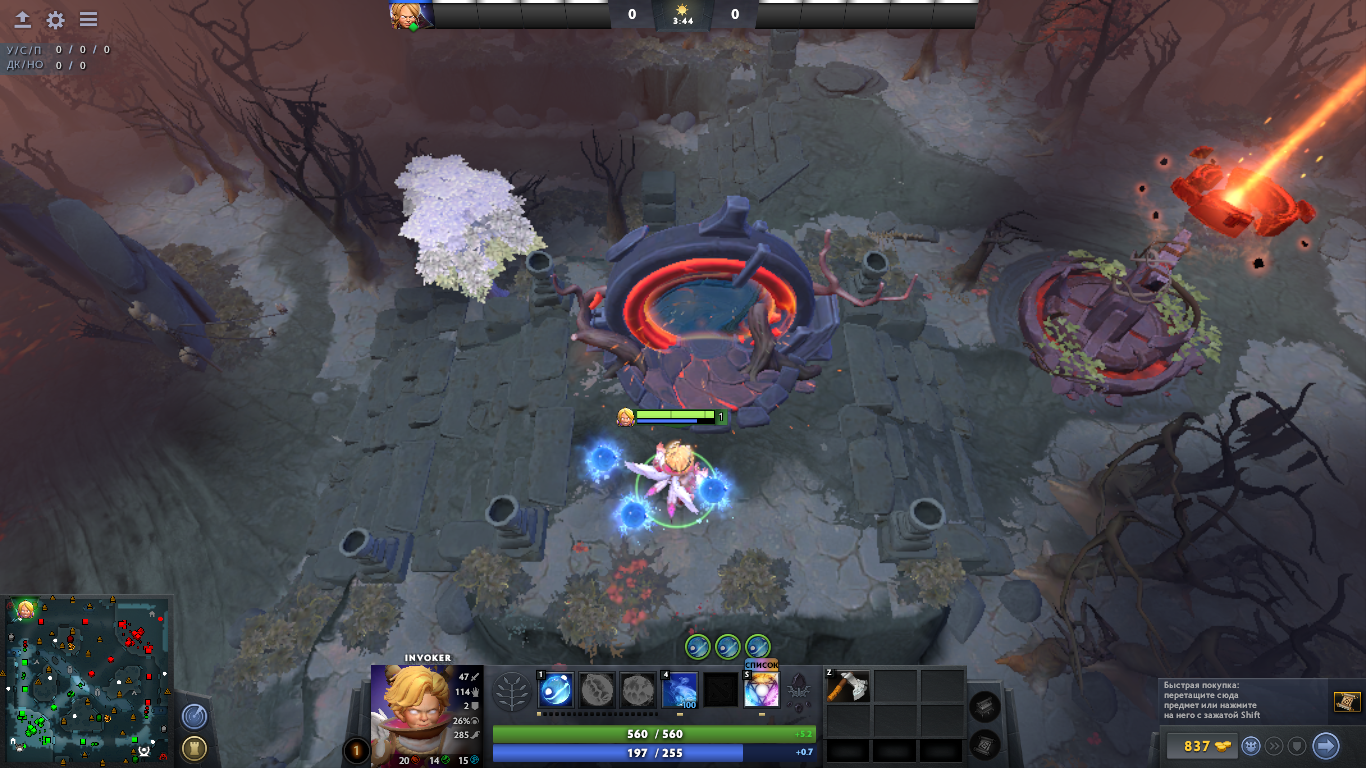Use the Quelling Blade item slot

[848, 686]
